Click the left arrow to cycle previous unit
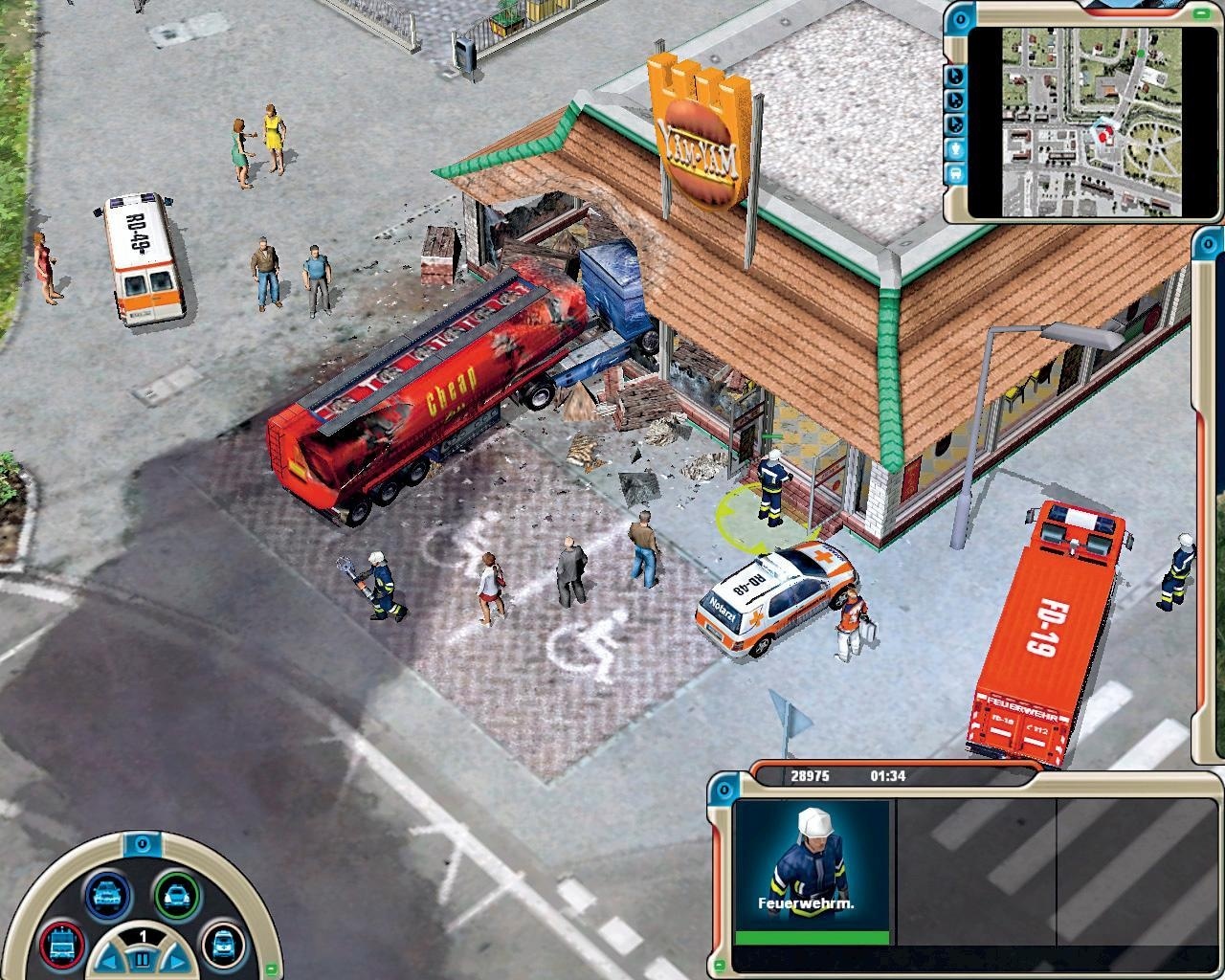 click(x=108, y=961)
